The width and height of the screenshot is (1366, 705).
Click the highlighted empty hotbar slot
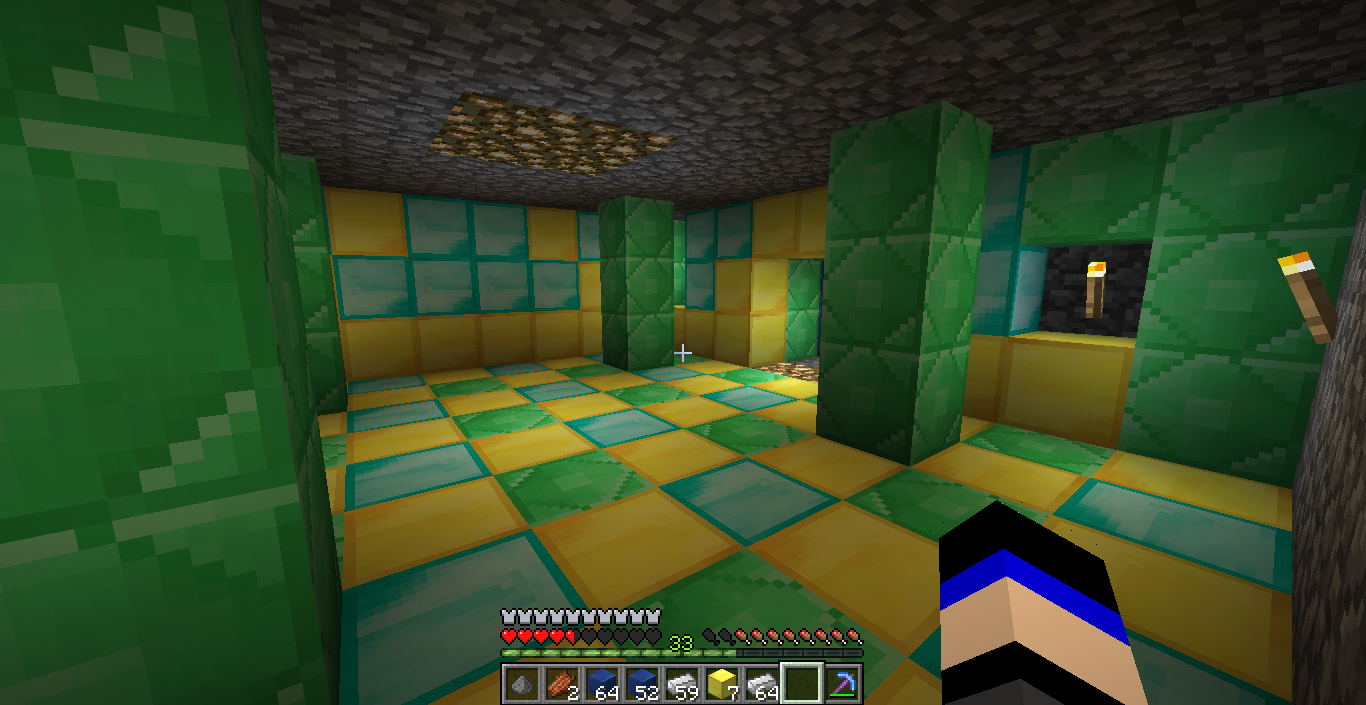coord(801,685)
